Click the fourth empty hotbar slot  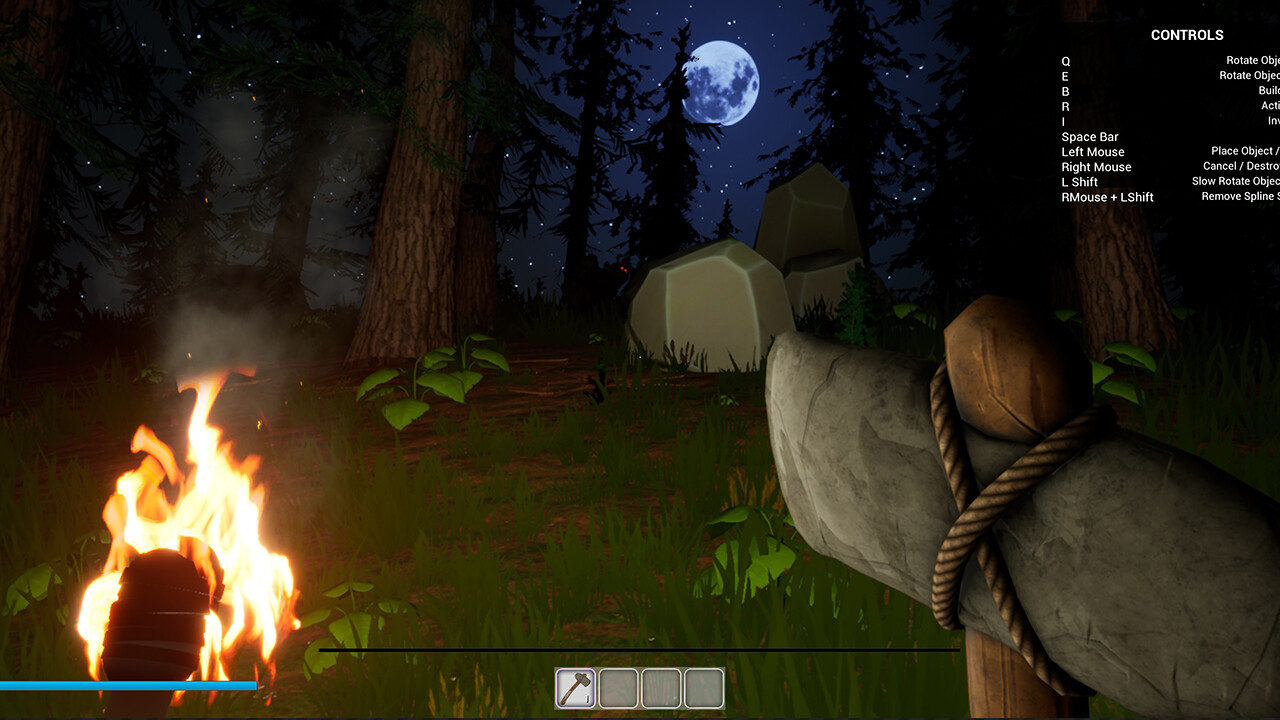coord(702,686)
